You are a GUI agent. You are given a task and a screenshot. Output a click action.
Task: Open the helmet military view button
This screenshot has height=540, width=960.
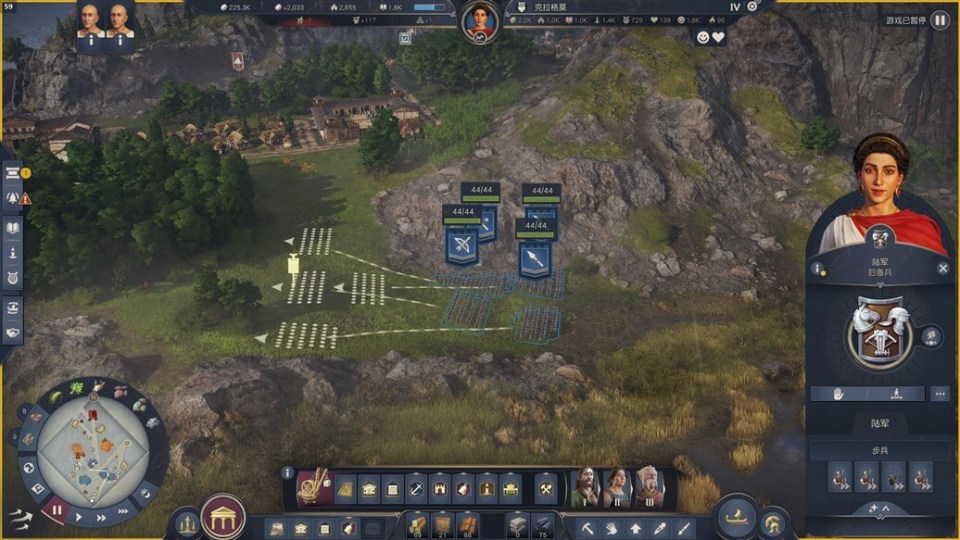[x=773, y=522]
